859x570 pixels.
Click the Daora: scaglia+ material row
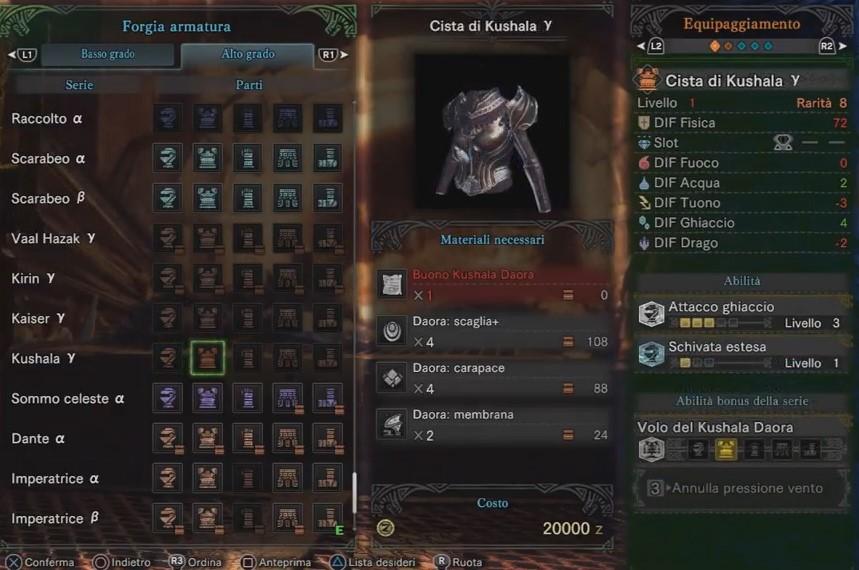click(492, 331)
